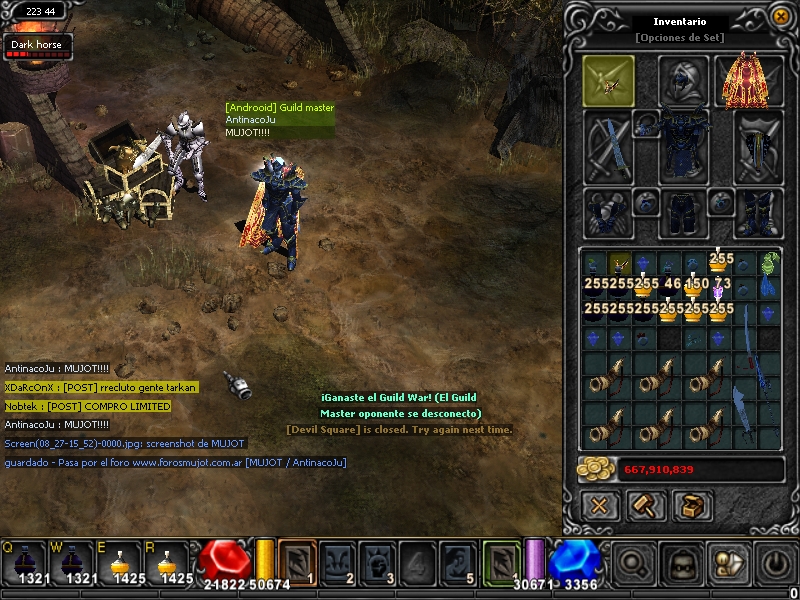Select the equipped helmet slot

point(683,81)
